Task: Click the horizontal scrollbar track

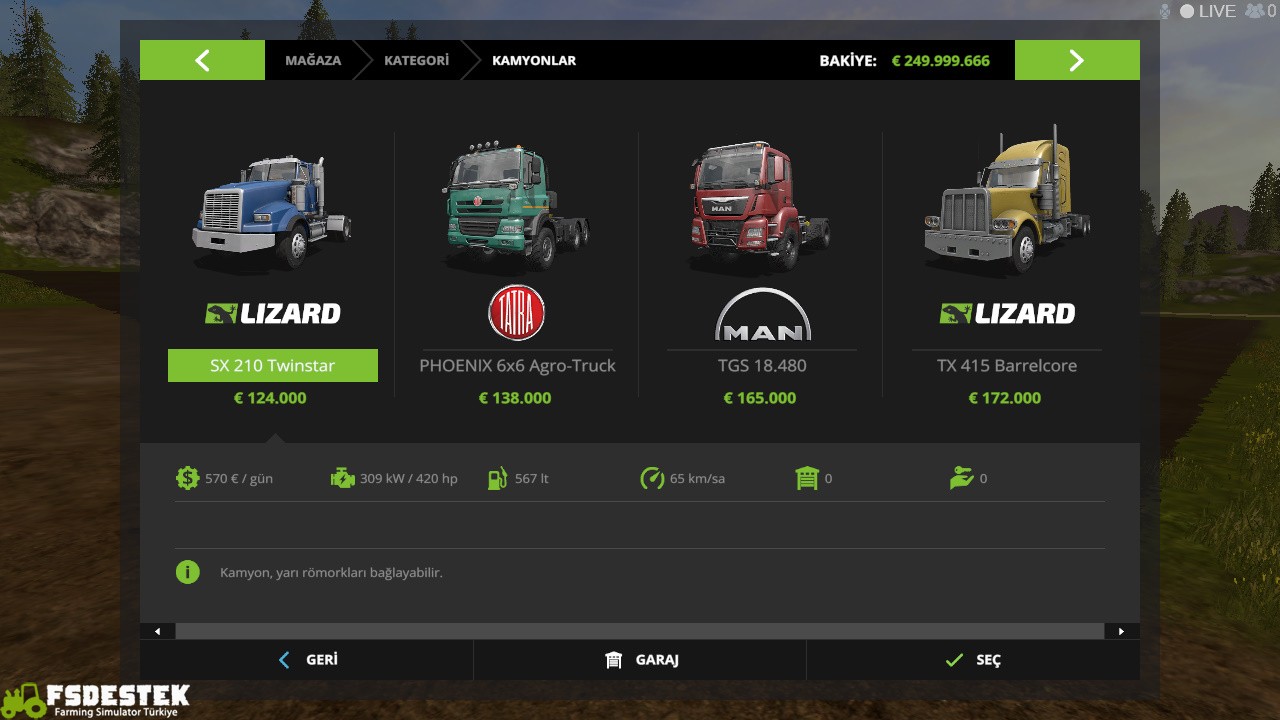Action: [x=640, y=631]
